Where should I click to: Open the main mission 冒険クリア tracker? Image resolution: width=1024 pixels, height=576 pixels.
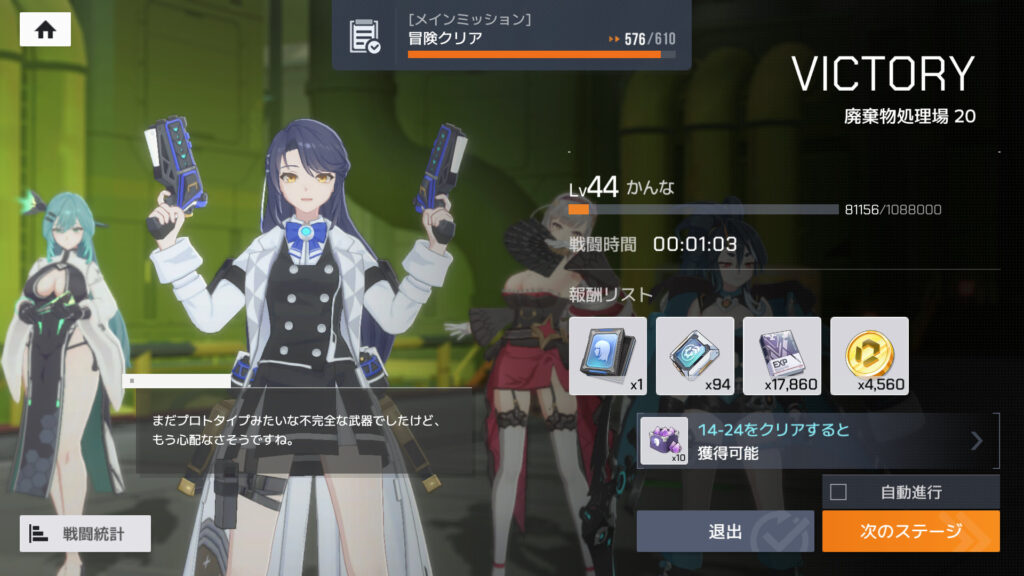pos(511,35)
